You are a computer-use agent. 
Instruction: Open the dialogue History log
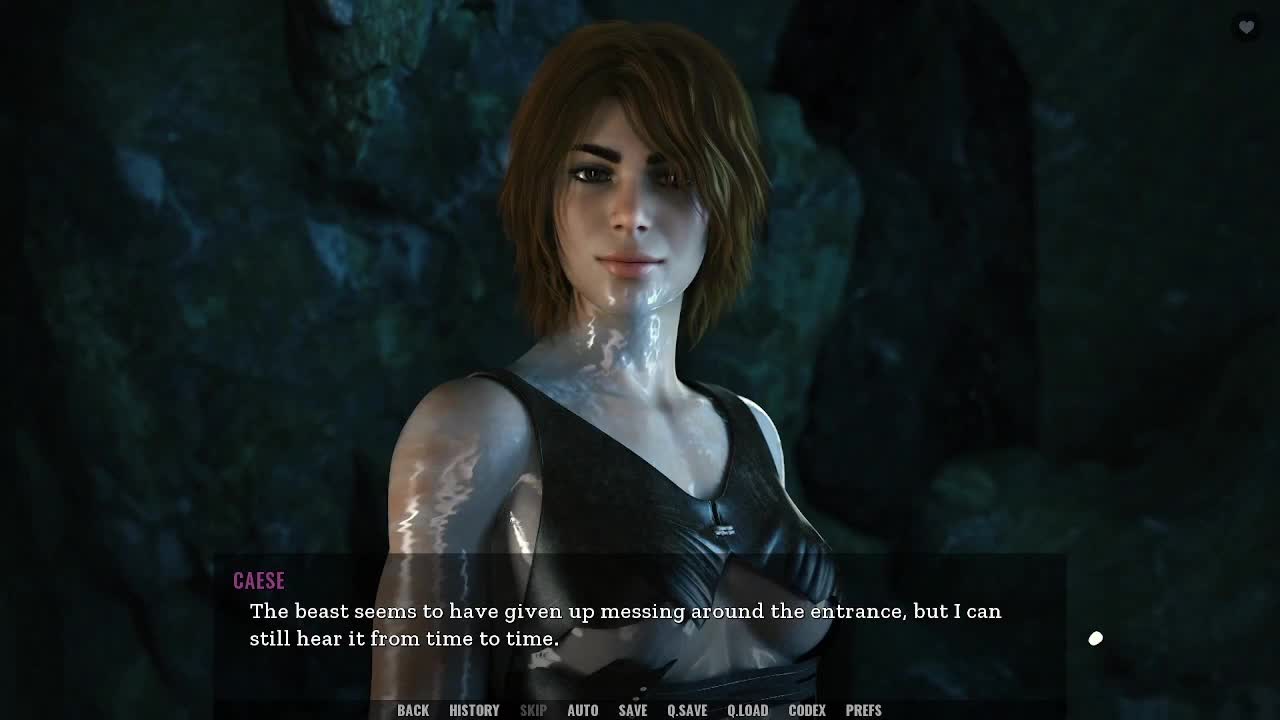(x=474, y=710)
